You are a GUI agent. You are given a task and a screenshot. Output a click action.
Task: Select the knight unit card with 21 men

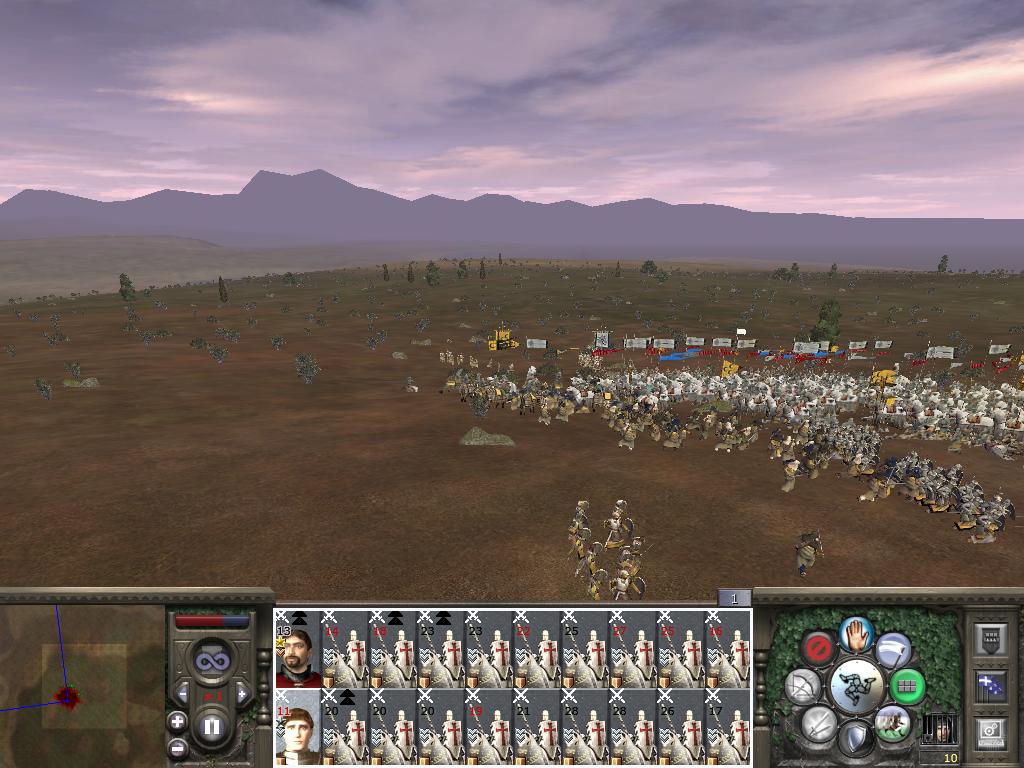point(536,730)
